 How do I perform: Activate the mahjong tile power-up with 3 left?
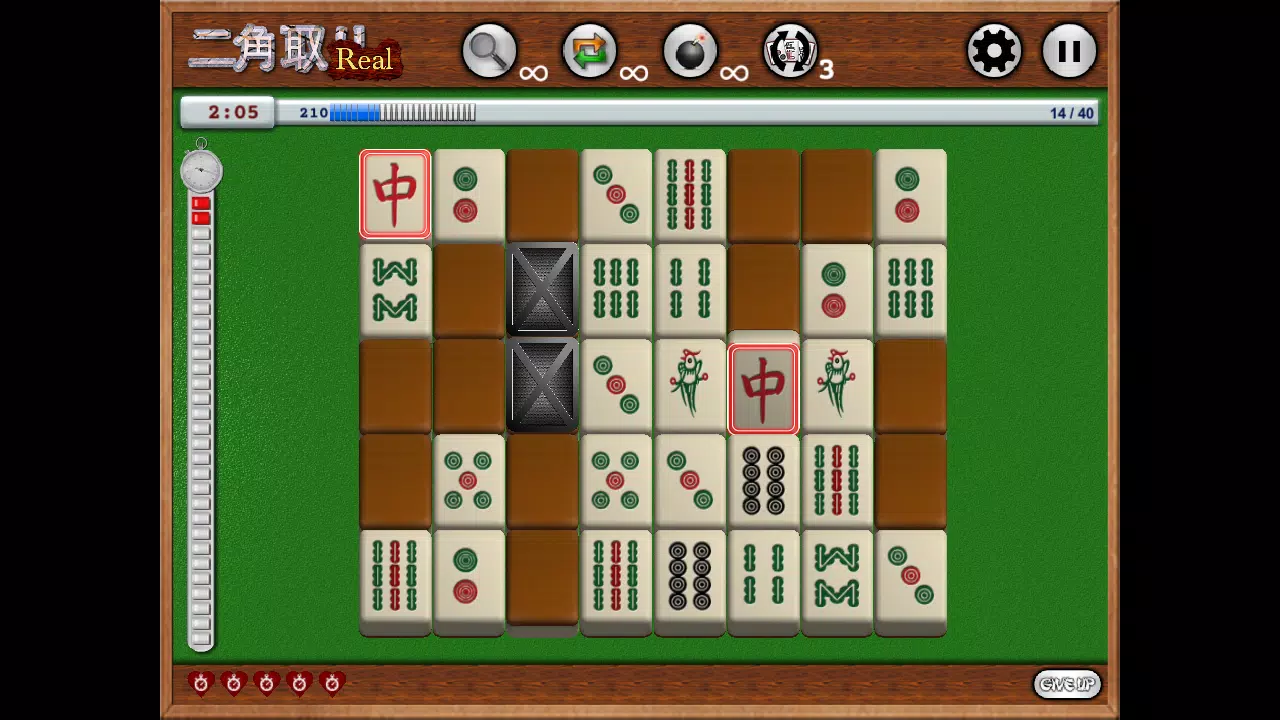pos(790,51)
